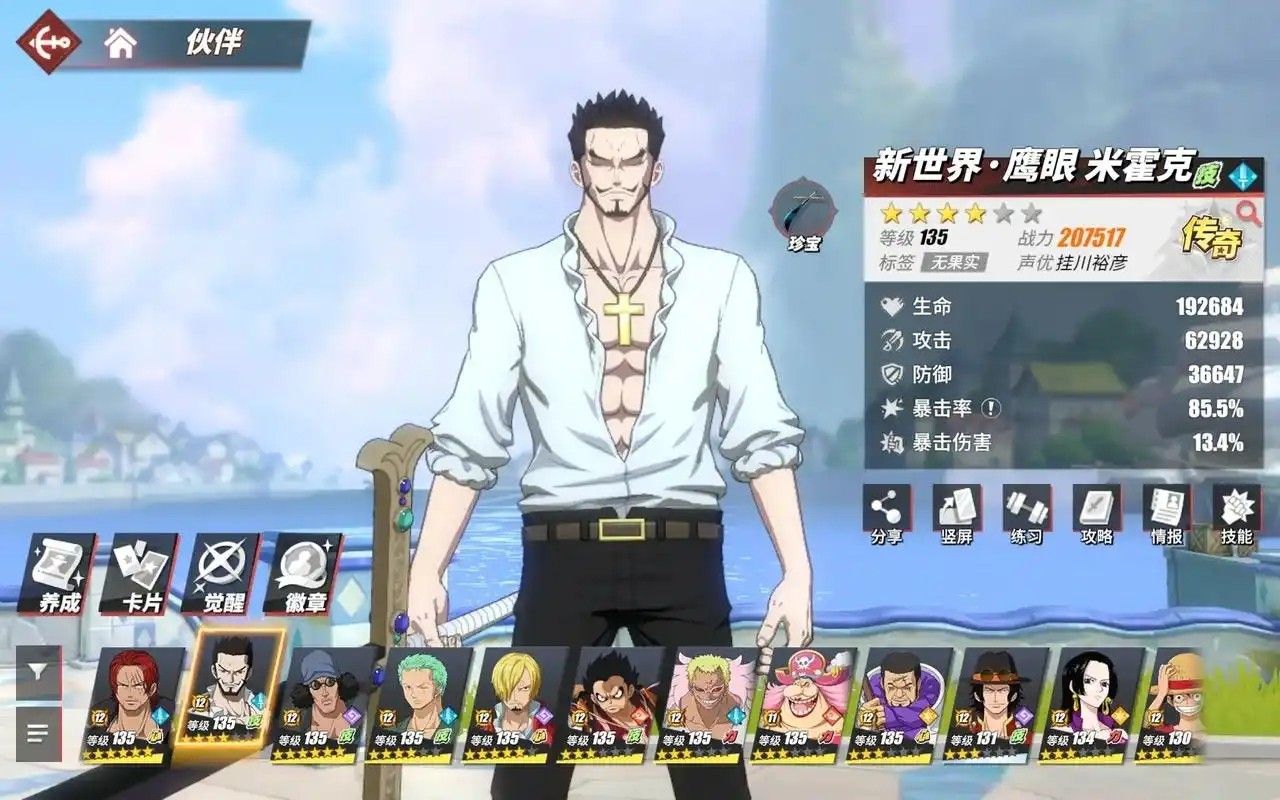Open the 攻略 strategy guide
1280x800 pixels.
click(1096, 514)
